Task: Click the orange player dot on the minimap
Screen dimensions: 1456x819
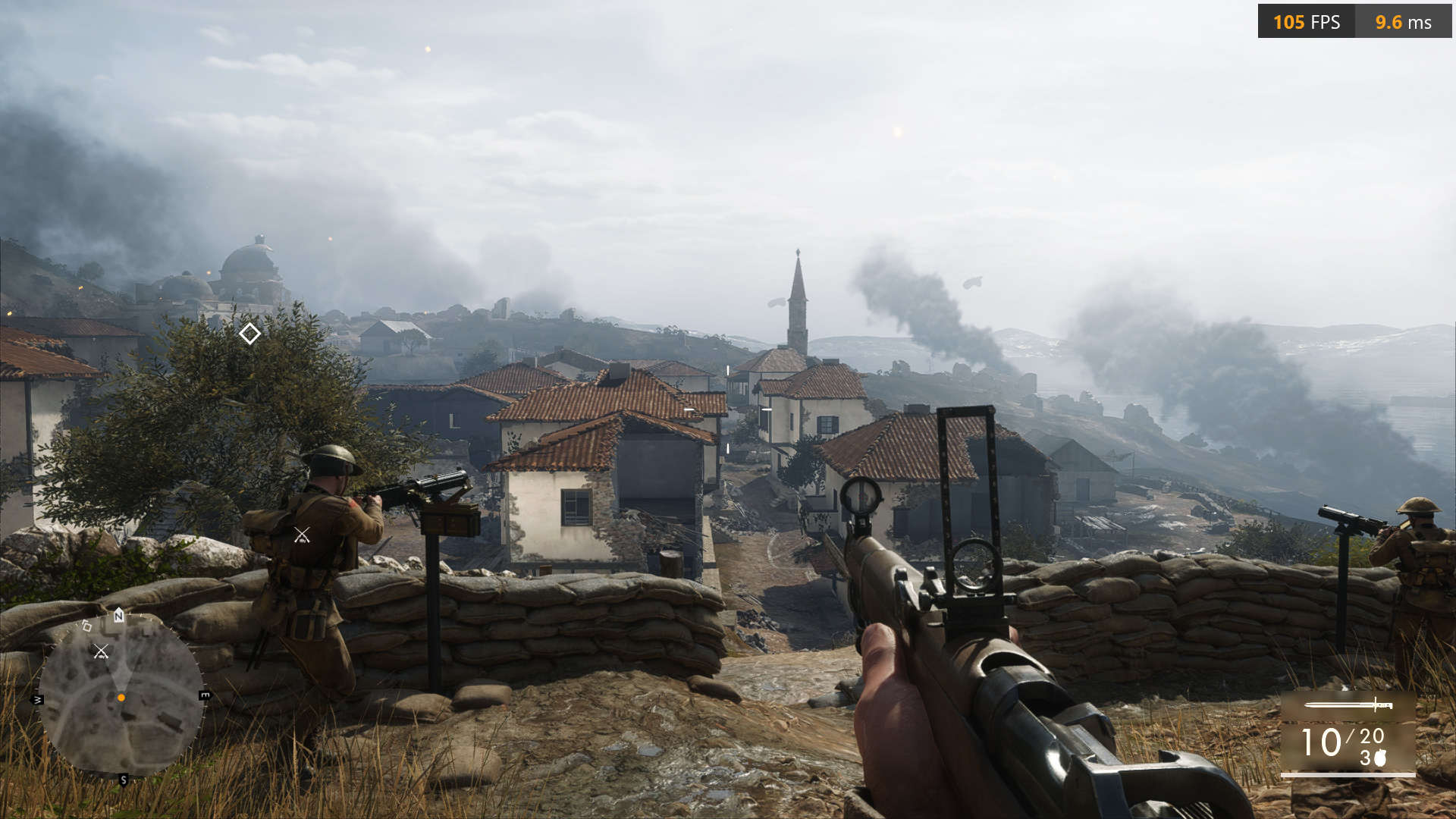Action: coord(121,698)
